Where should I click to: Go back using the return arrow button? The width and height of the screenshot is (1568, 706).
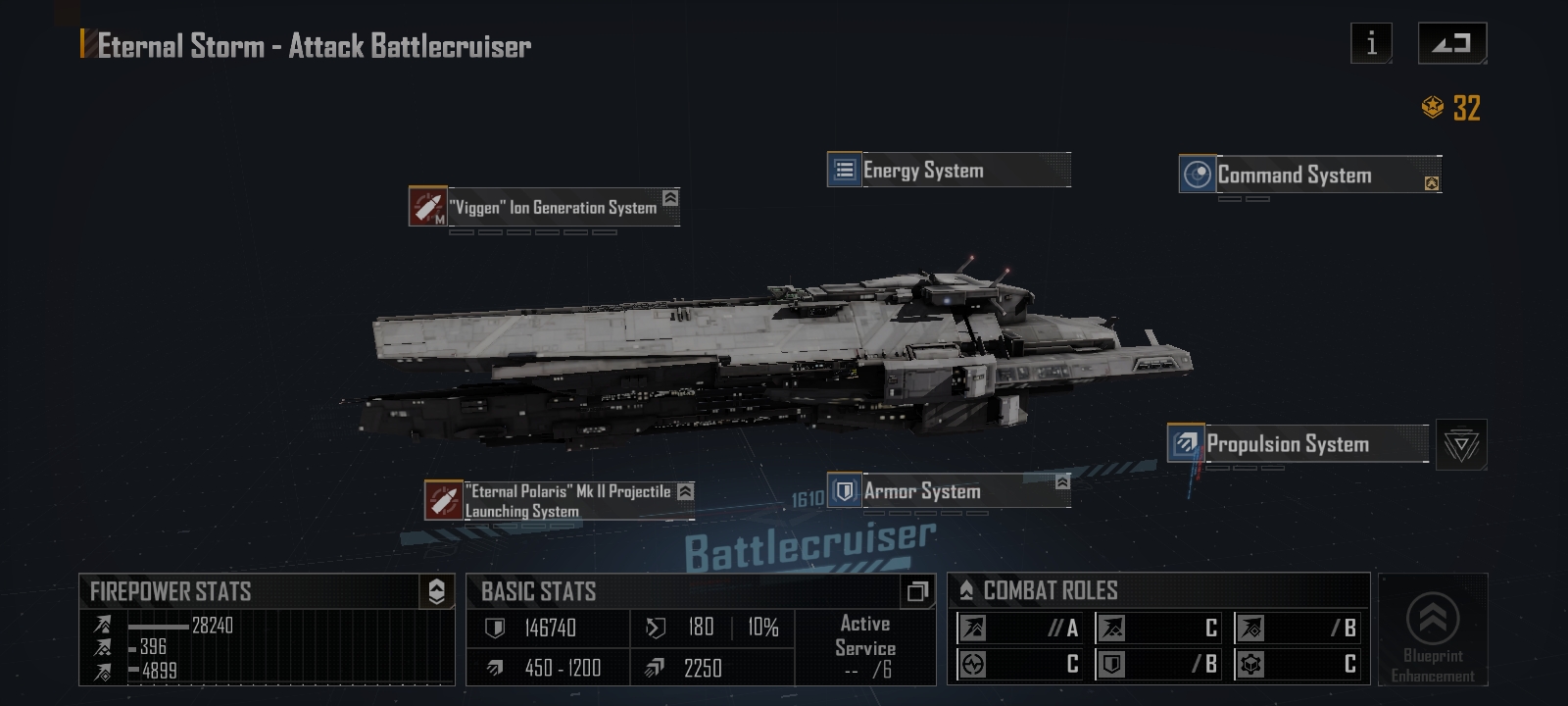click(x=1451, y=43)
